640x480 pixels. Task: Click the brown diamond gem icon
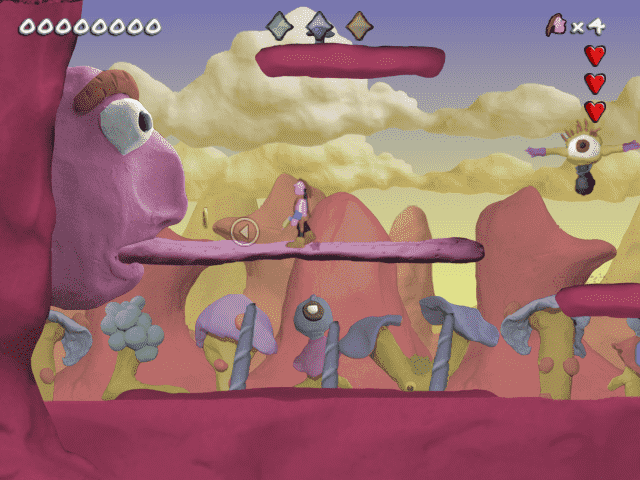tap(359, 25)
